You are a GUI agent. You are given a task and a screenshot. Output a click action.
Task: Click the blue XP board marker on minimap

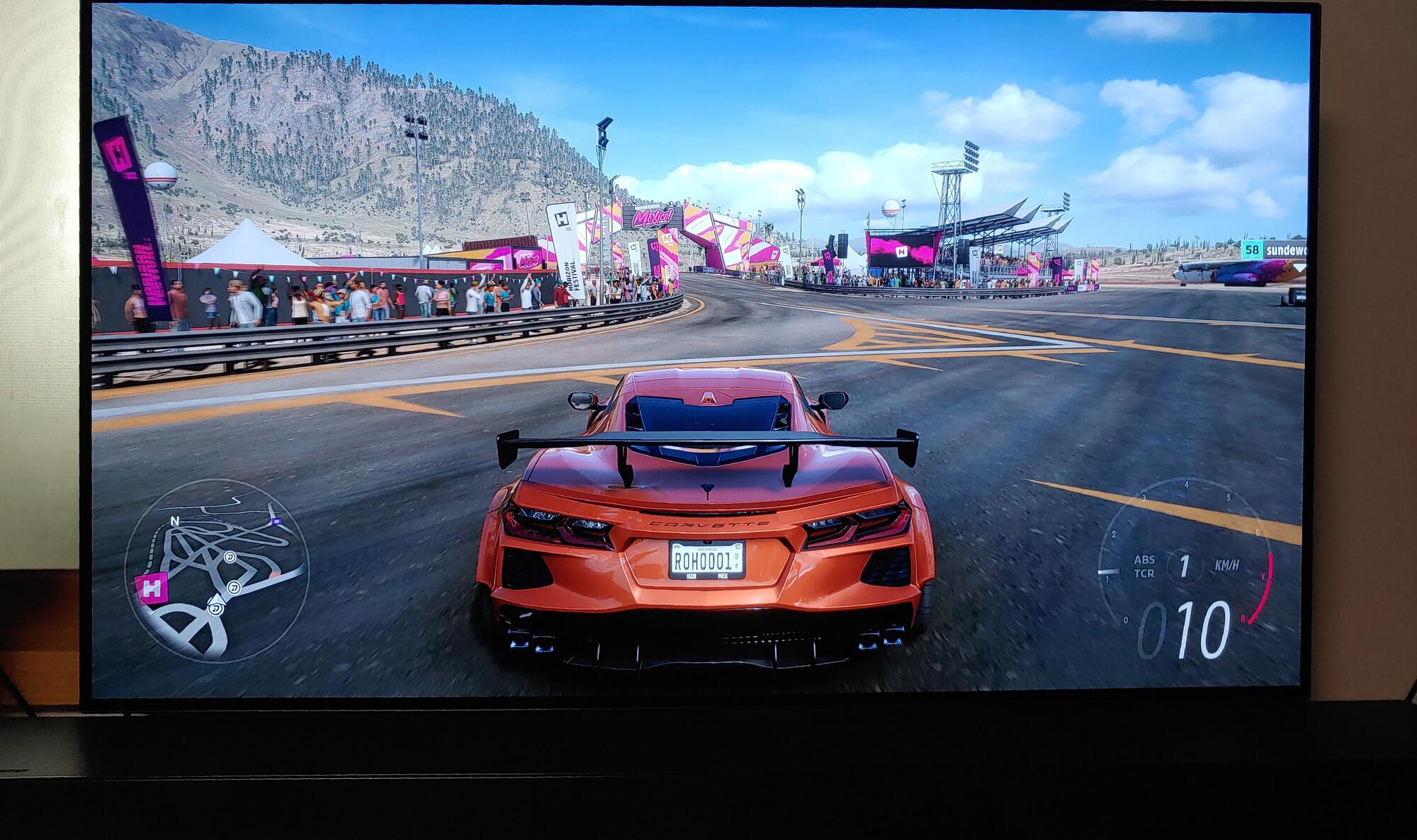(276, 522)
